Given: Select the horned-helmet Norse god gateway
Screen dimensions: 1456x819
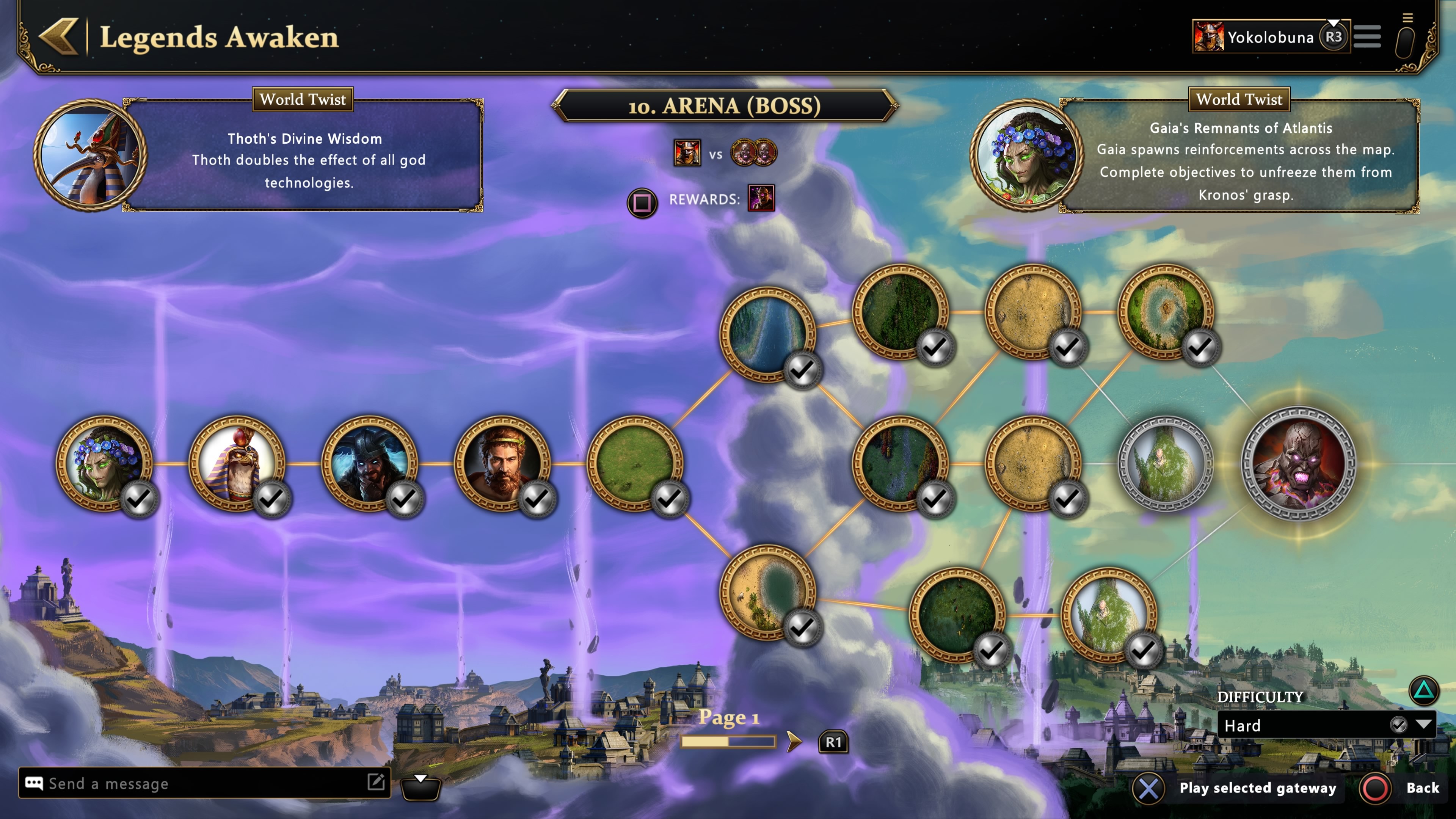Looking at the screenshot, I should coord(370,463).
